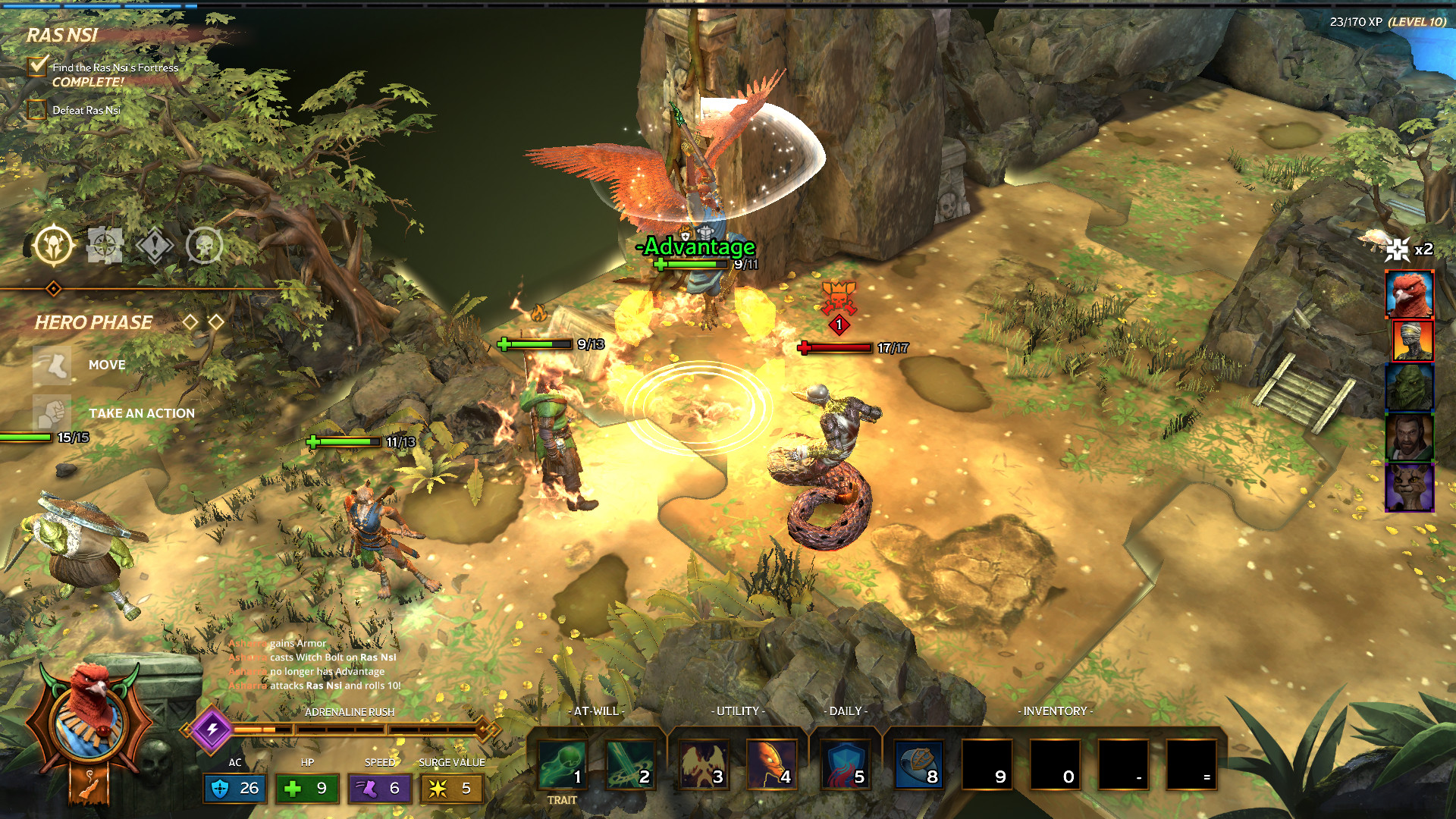Choose the green lizardfolk portrait
Screen dimensions: 1456x819
(1409, 387)
